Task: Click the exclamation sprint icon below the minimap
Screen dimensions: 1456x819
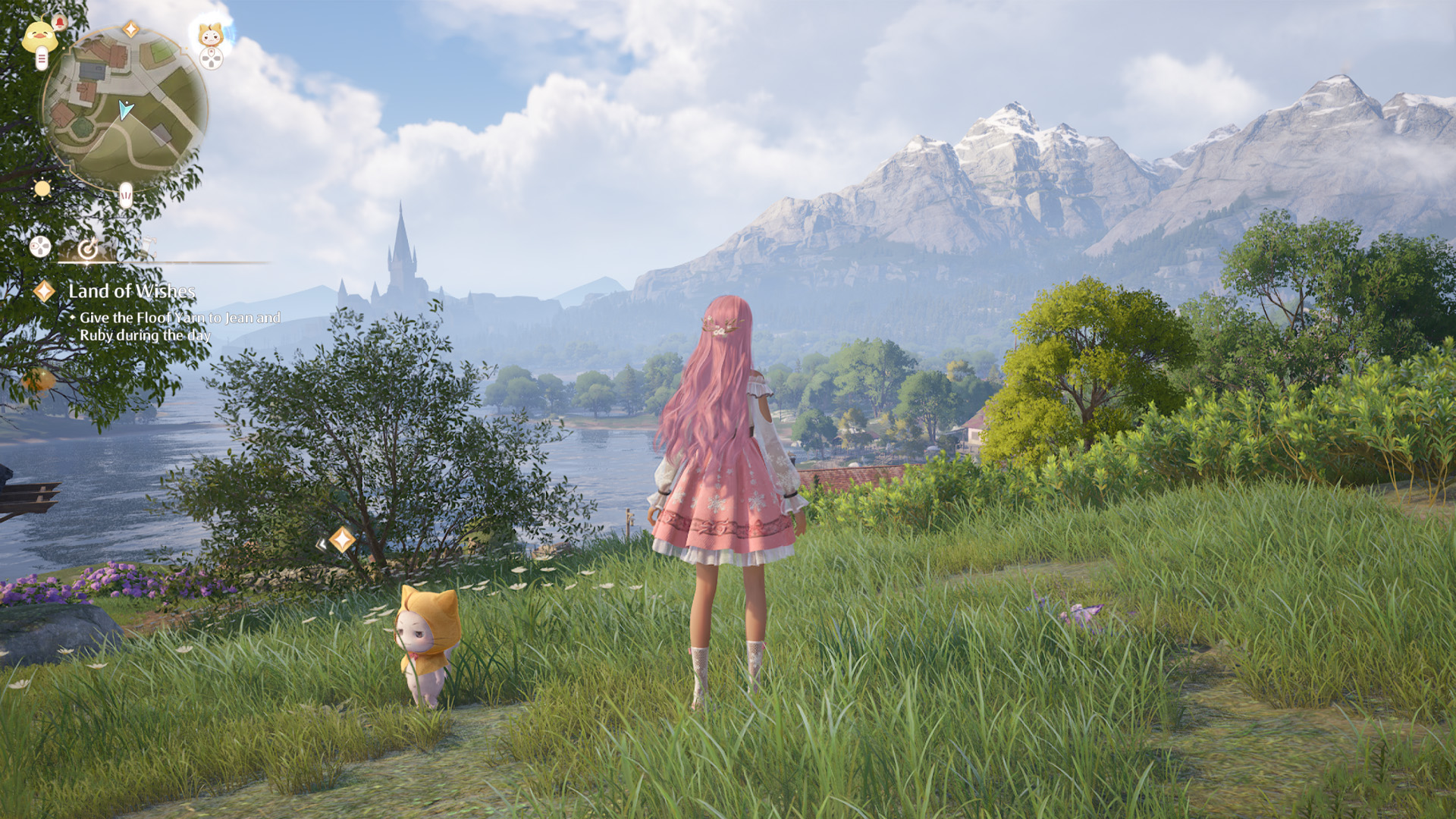Action: pos(124,193)
